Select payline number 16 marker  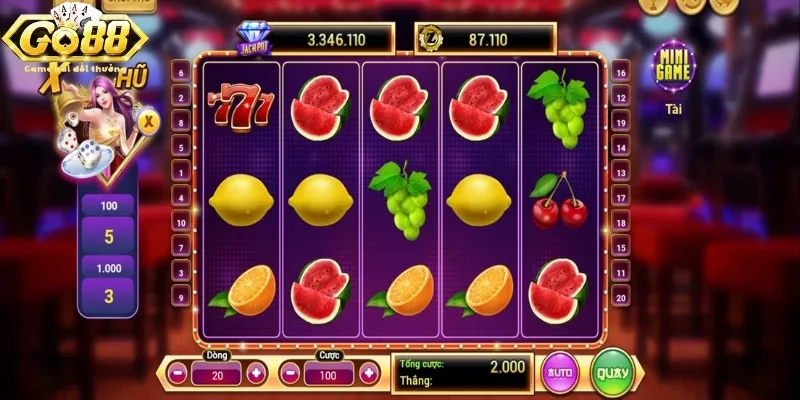(620, 72)
